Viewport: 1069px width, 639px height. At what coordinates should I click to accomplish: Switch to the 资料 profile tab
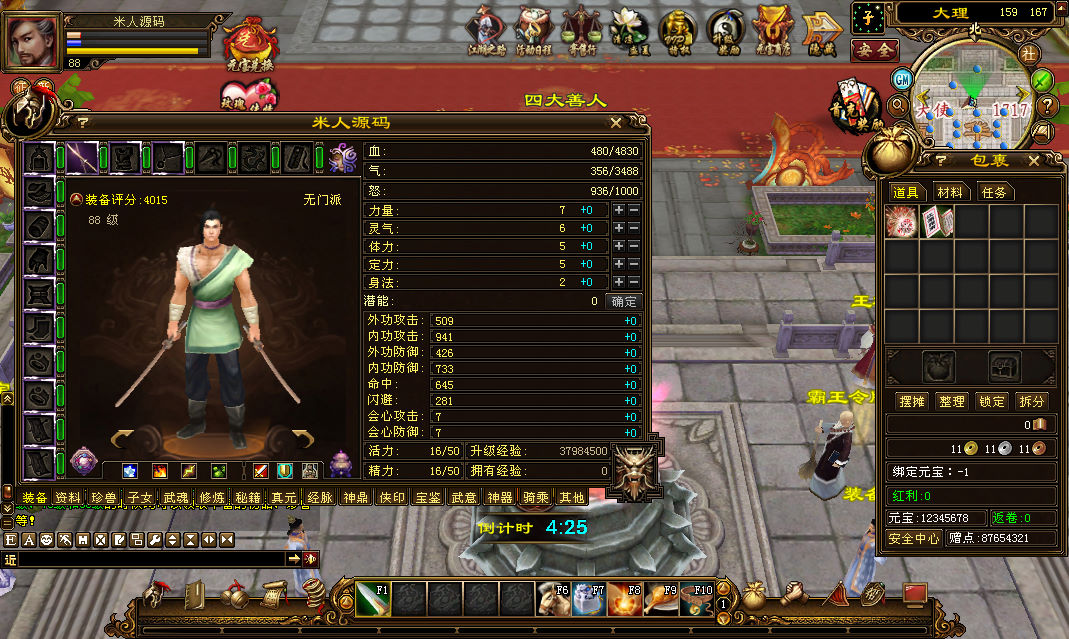(68, 497)
